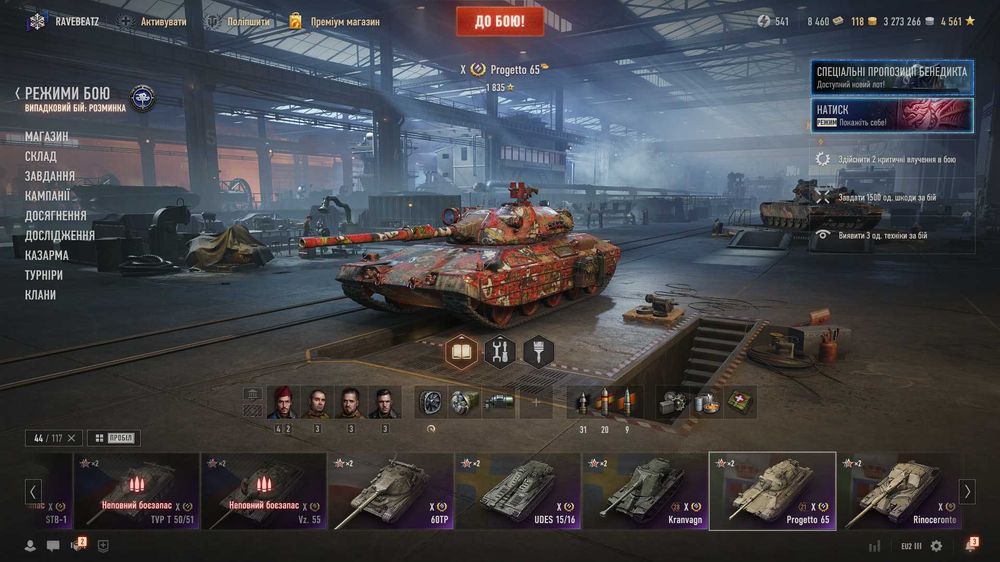Show next tanks with the carousel right arrow
The height and width of the screenshot is (562, 1000).
[967, 491]
